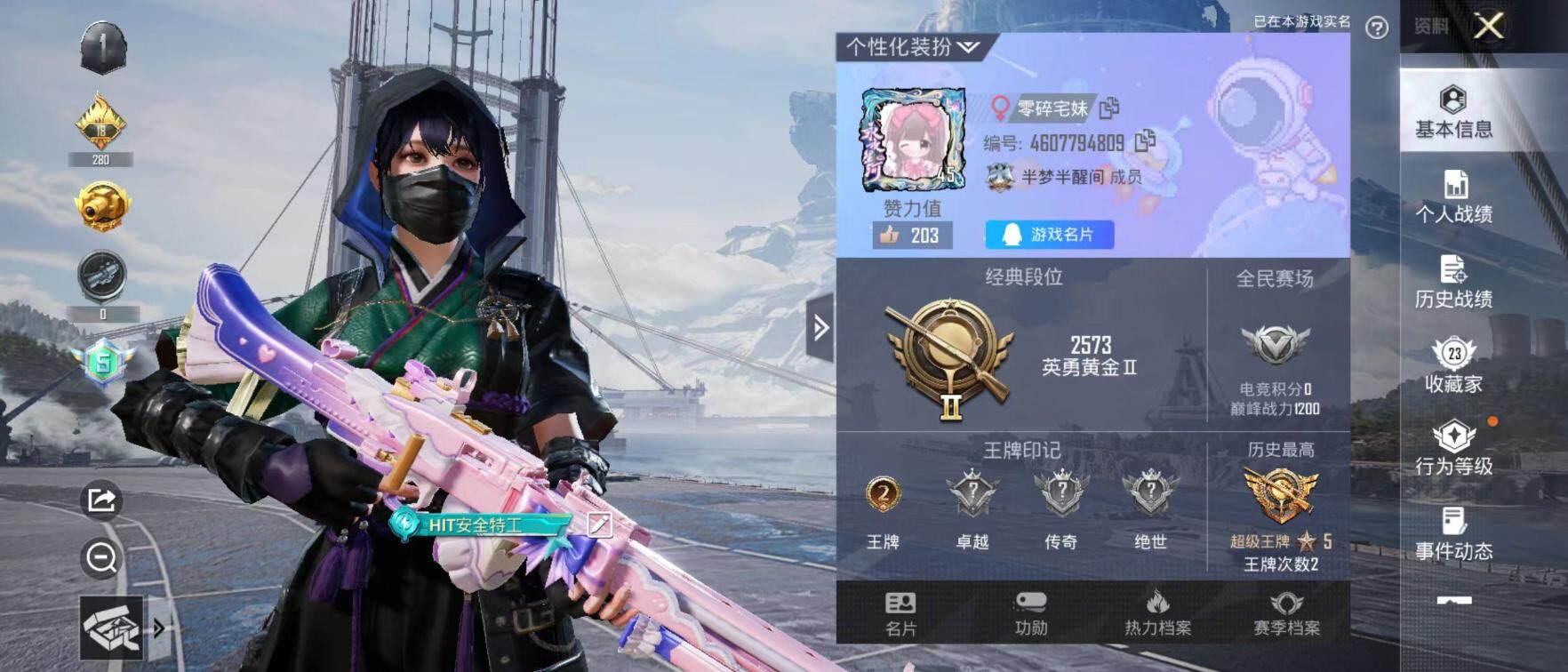Screen dimensions: 1568x672
Task: Edit the HIT安全特工 title tag
Action: pyautogui.click(x=600, y=524)
